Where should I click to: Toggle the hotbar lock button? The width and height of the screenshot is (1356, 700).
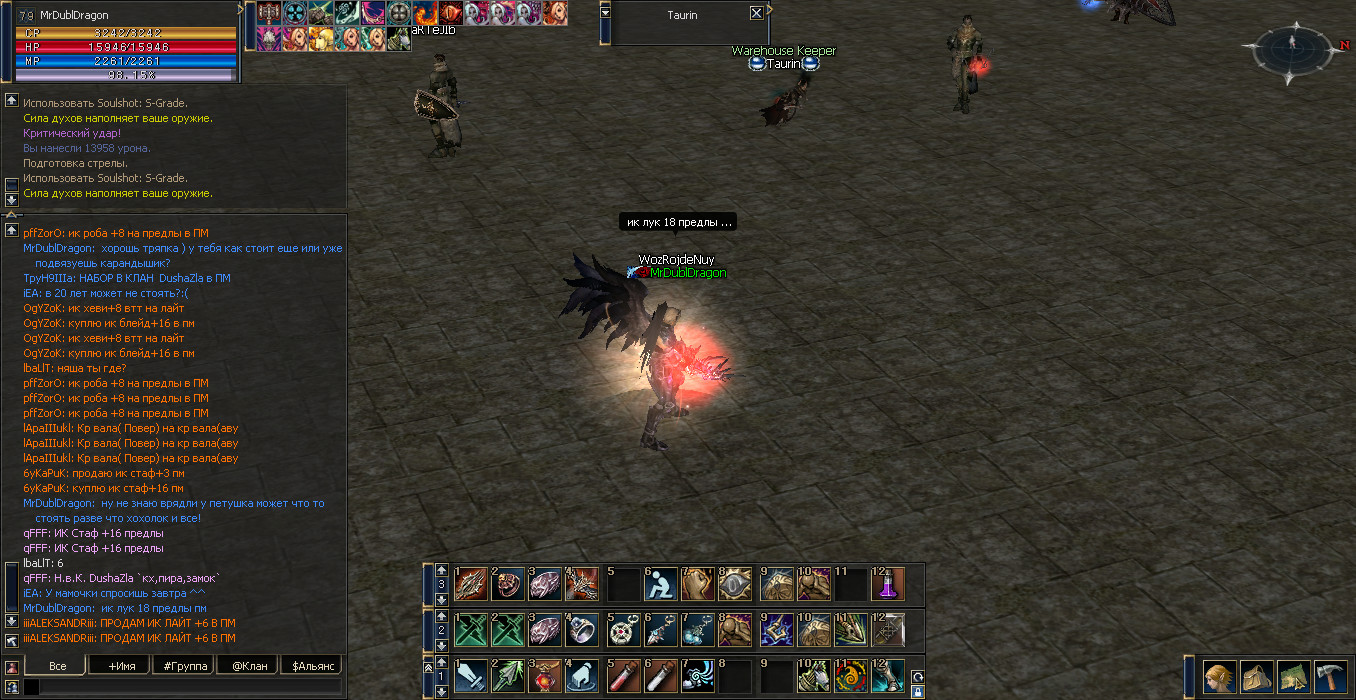coord(917,690)
